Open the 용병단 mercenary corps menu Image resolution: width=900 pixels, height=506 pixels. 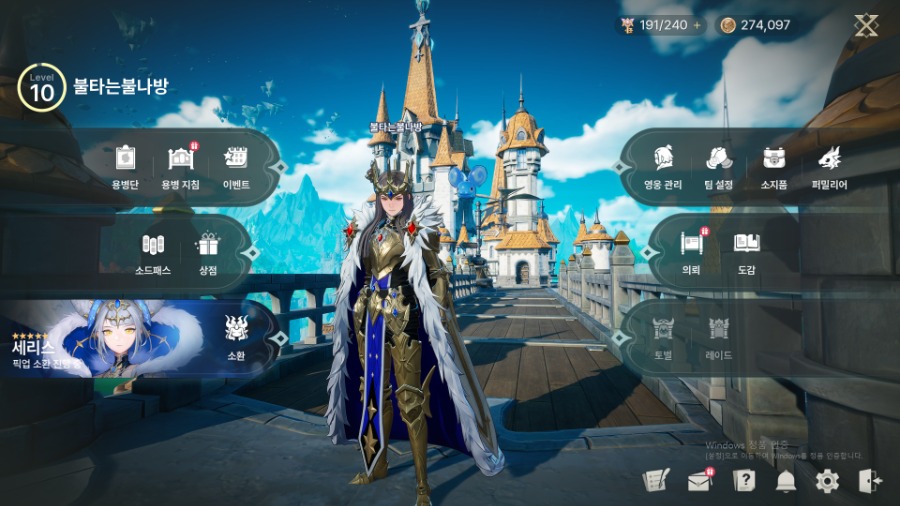click(x=124, y=164)
